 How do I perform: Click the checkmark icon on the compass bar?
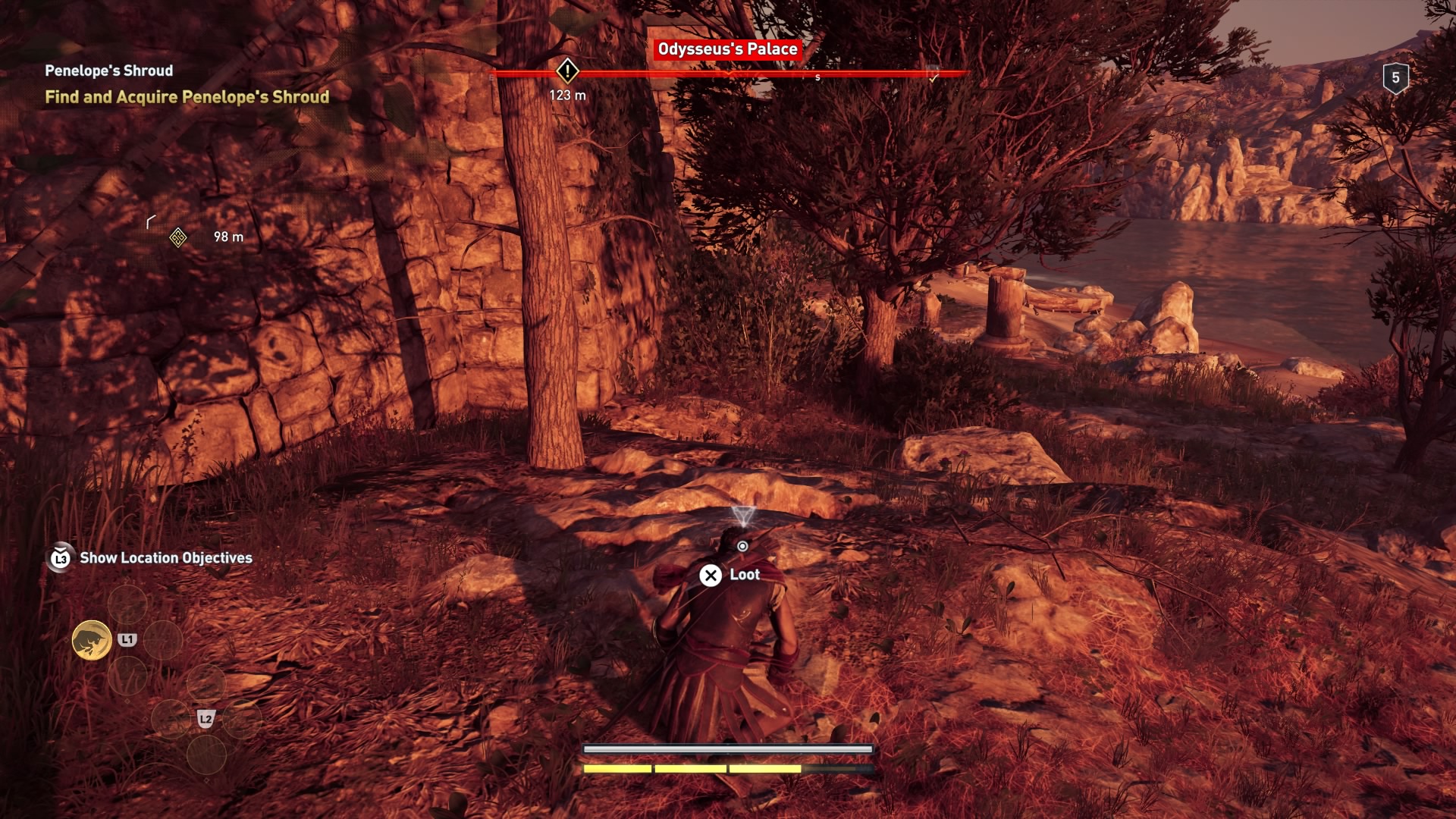934,77
